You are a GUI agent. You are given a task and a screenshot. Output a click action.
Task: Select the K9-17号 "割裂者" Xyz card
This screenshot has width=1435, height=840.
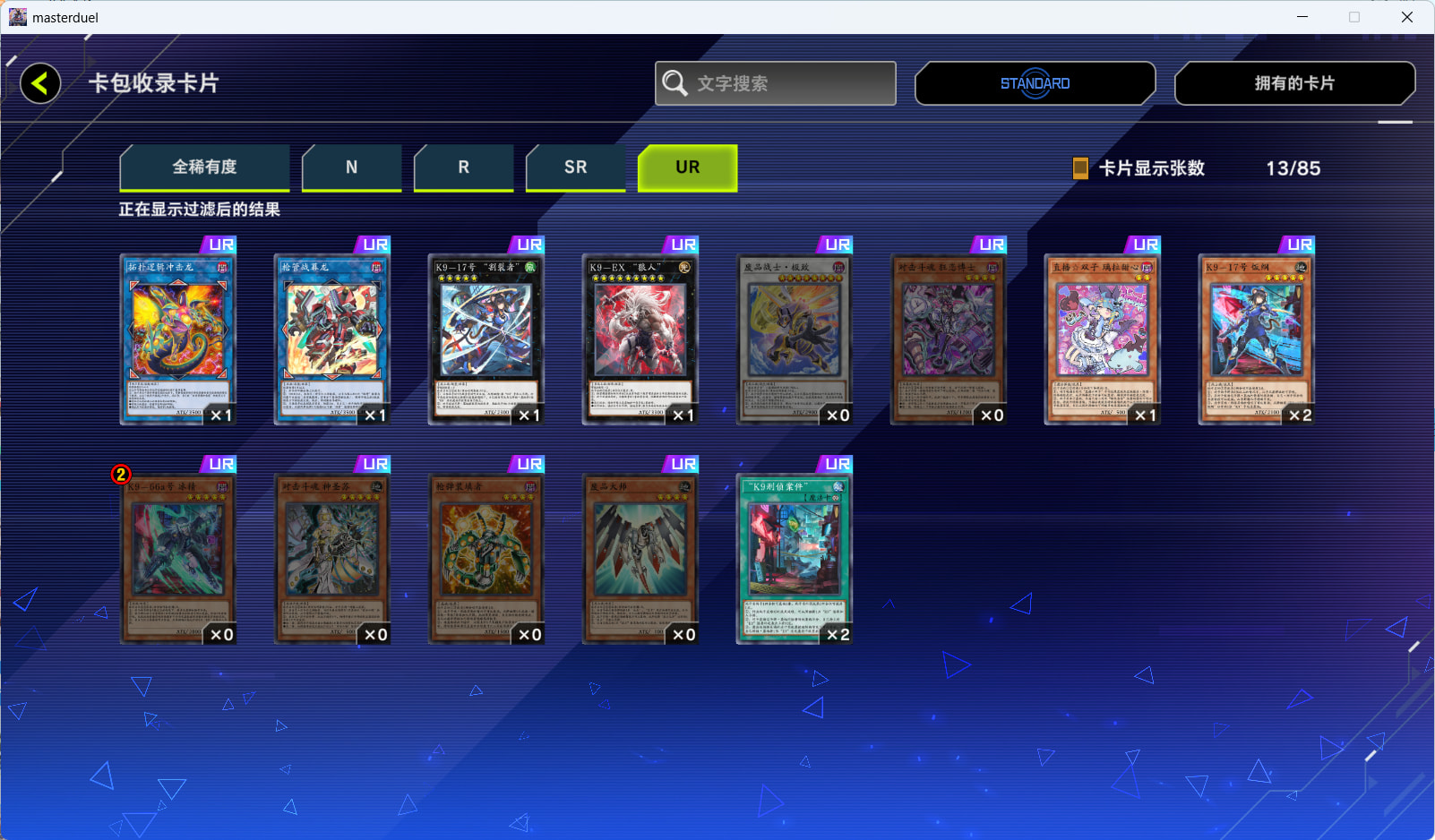coord(486,339)
